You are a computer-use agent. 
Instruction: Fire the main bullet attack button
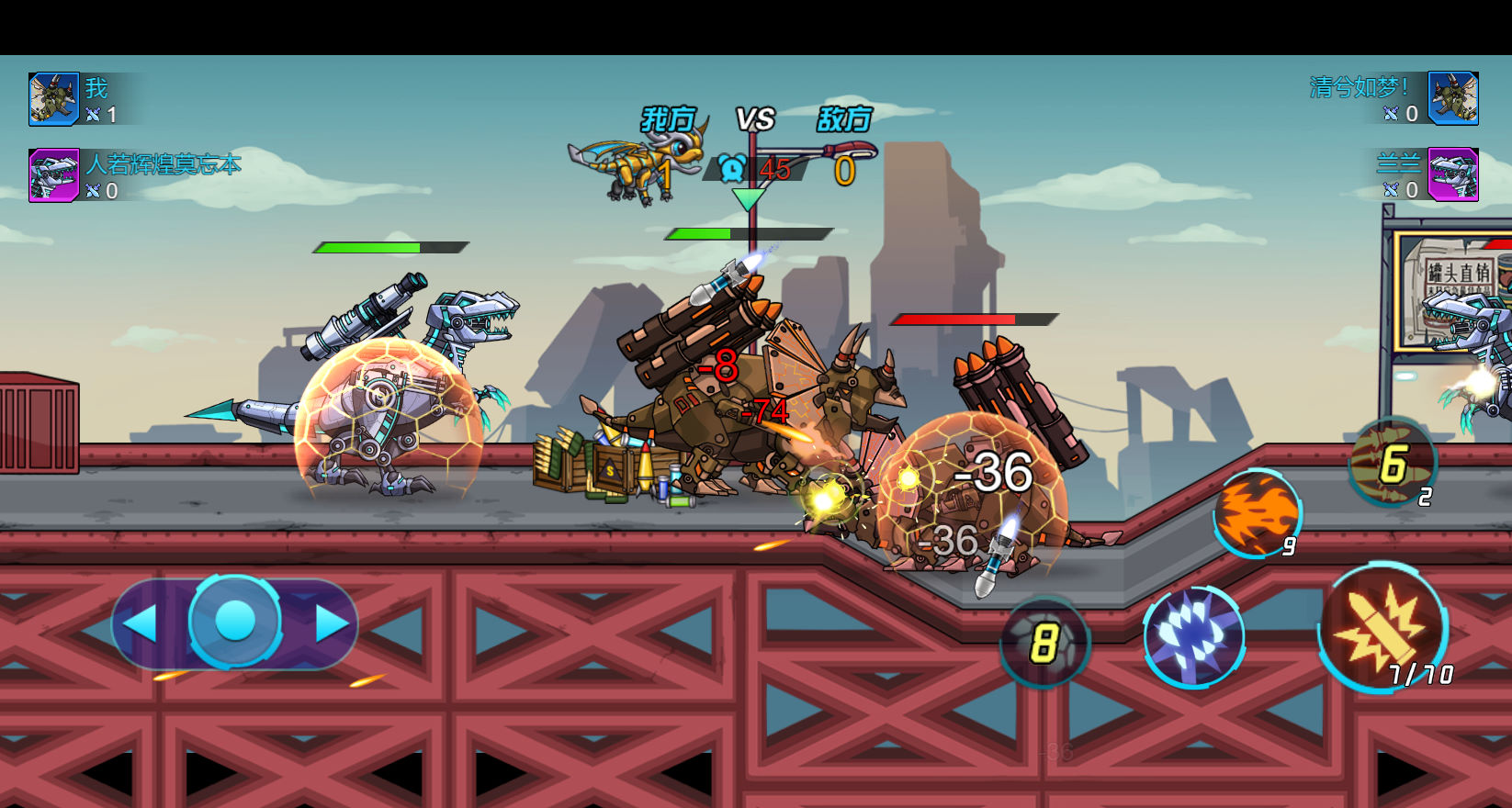(x=1382, y=628)
